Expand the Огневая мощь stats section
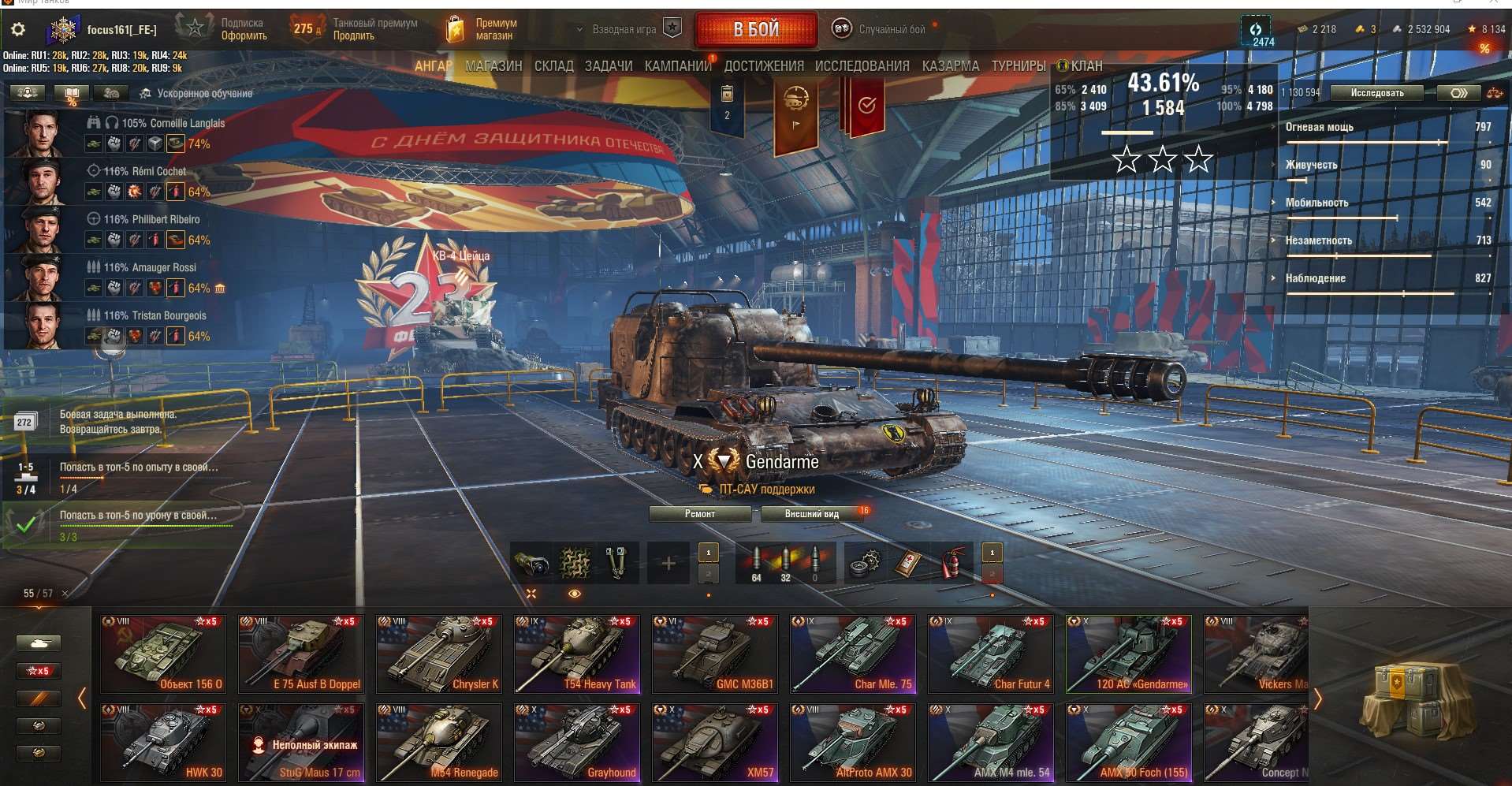 tap(1307, 126)
